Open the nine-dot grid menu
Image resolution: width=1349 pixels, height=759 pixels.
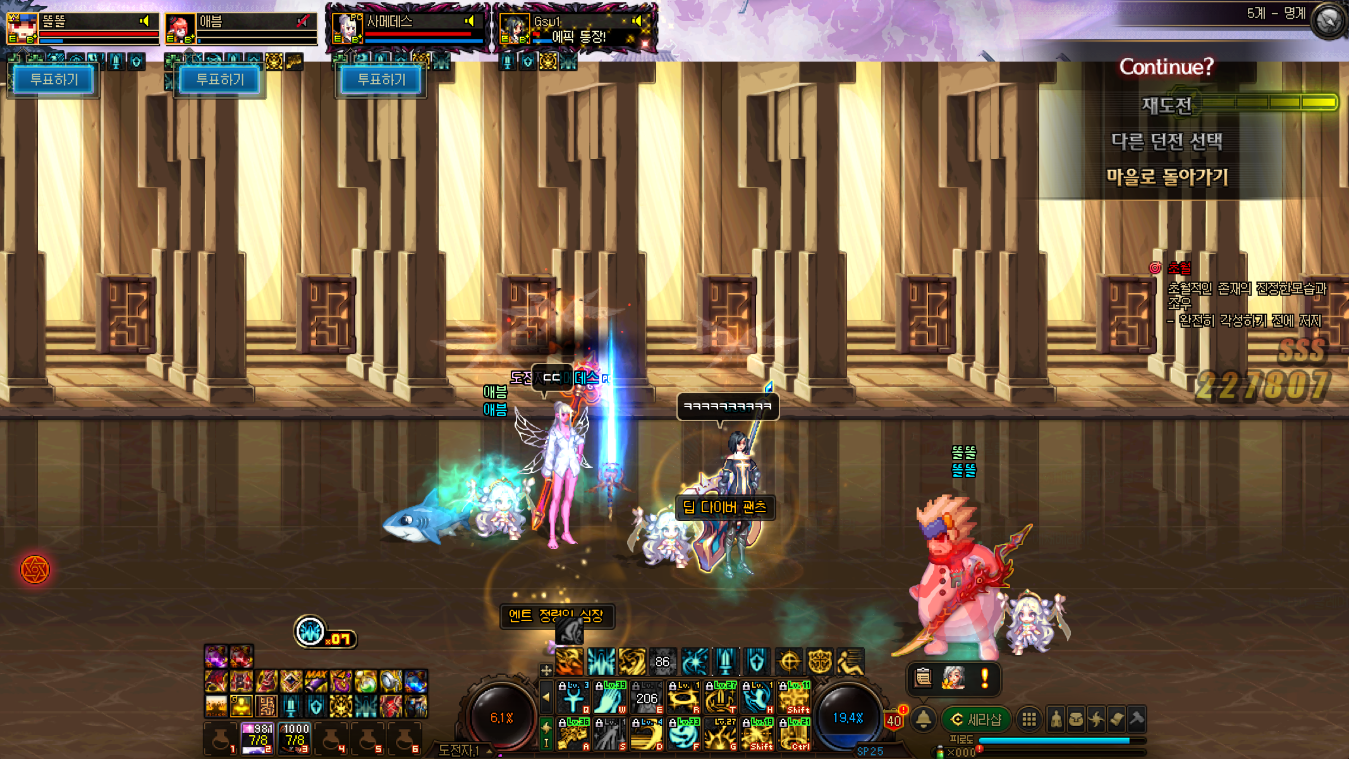pyautogui.click(x=1028, y=719)
